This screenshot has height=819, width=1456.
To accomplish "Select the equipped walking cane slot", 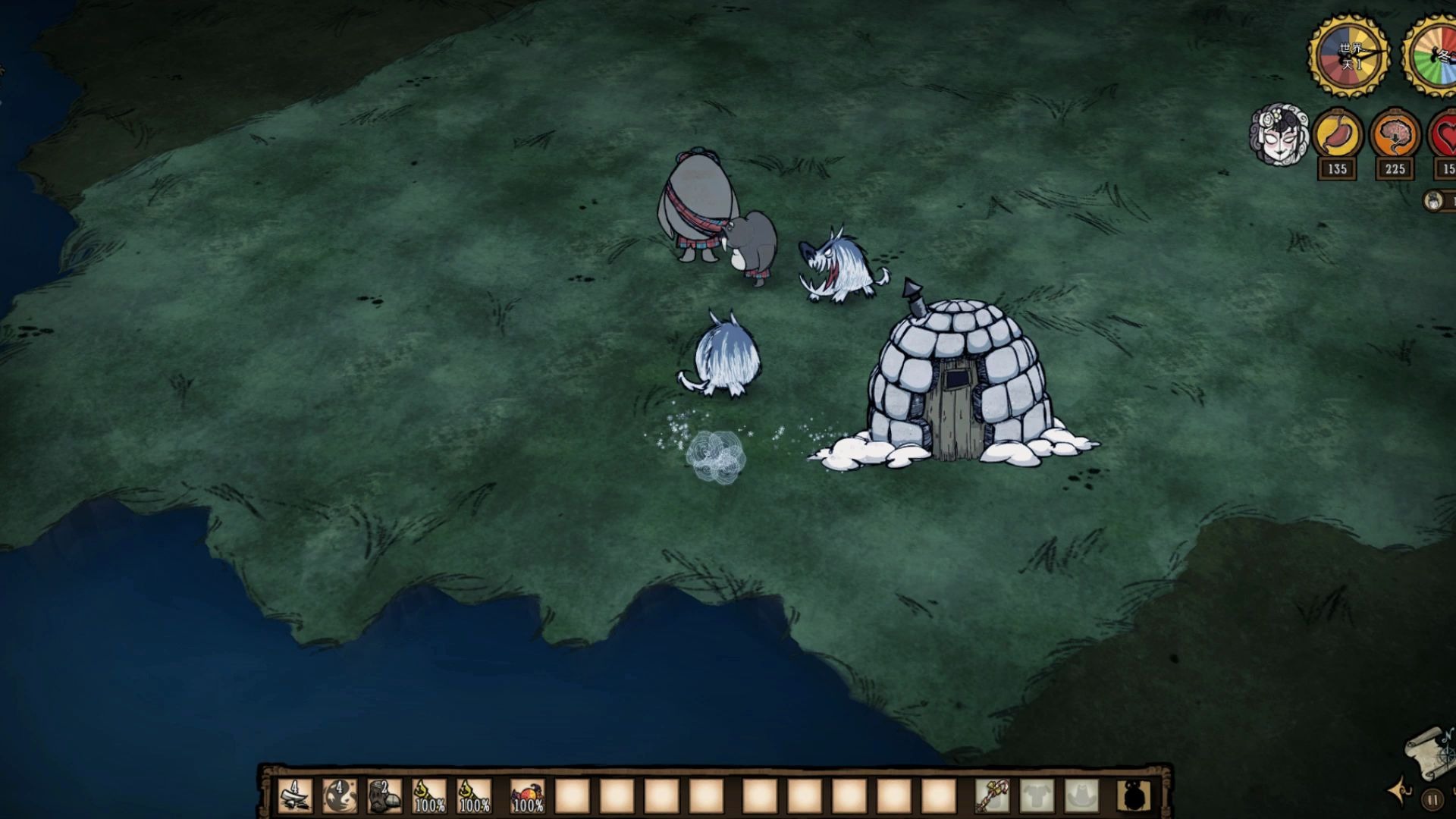I will 993,797.
